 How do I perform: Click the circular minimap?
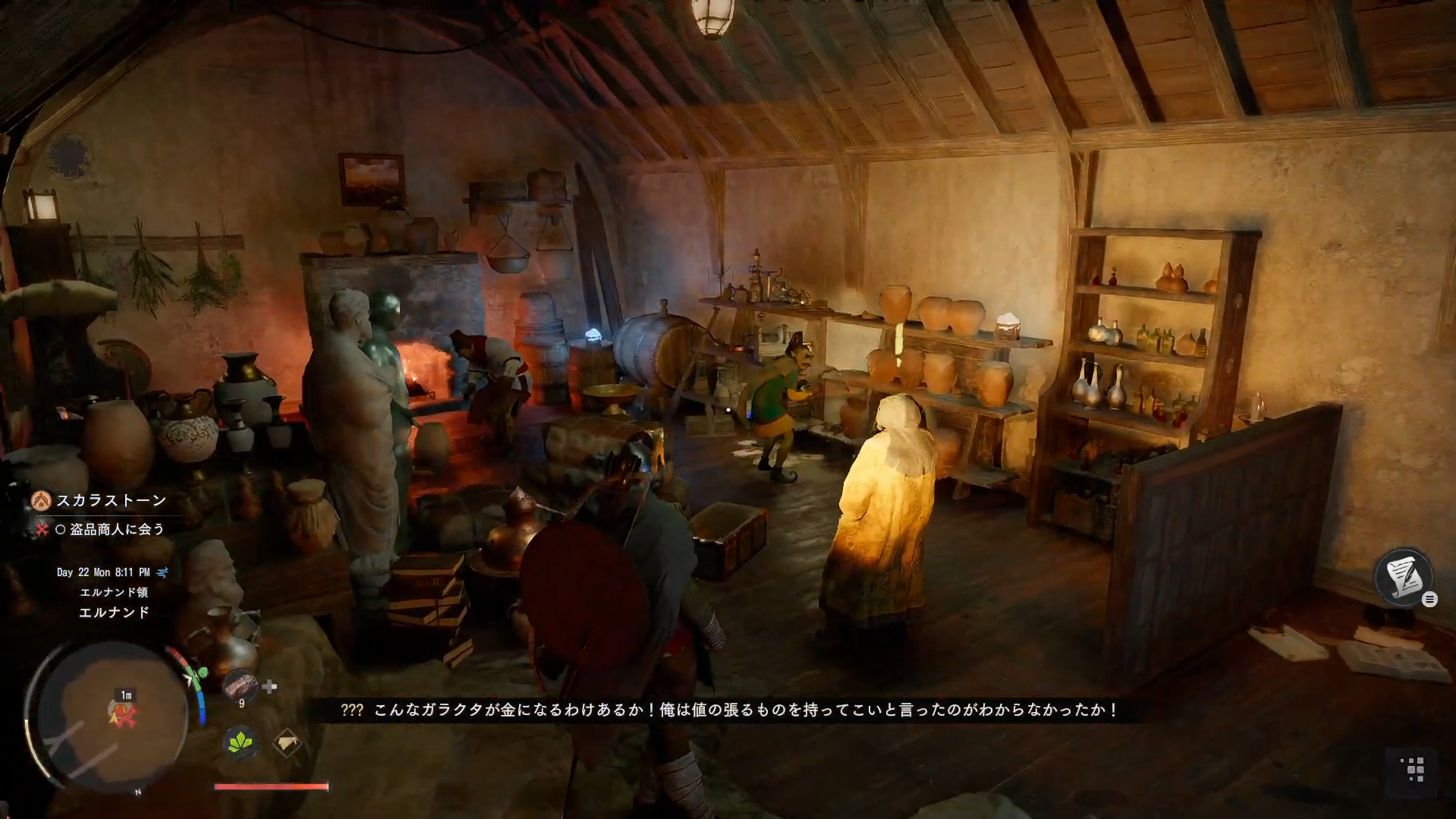(x=112, y=717)
